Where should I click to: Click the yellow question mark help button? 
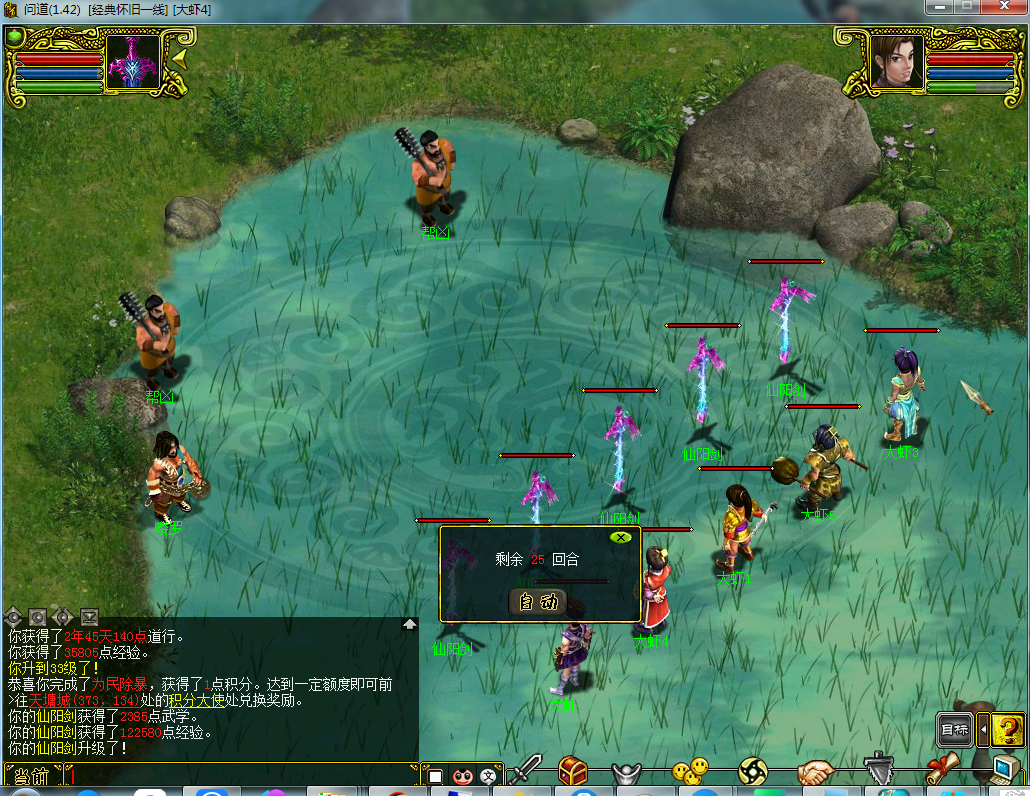click(x=1009, y=729)
